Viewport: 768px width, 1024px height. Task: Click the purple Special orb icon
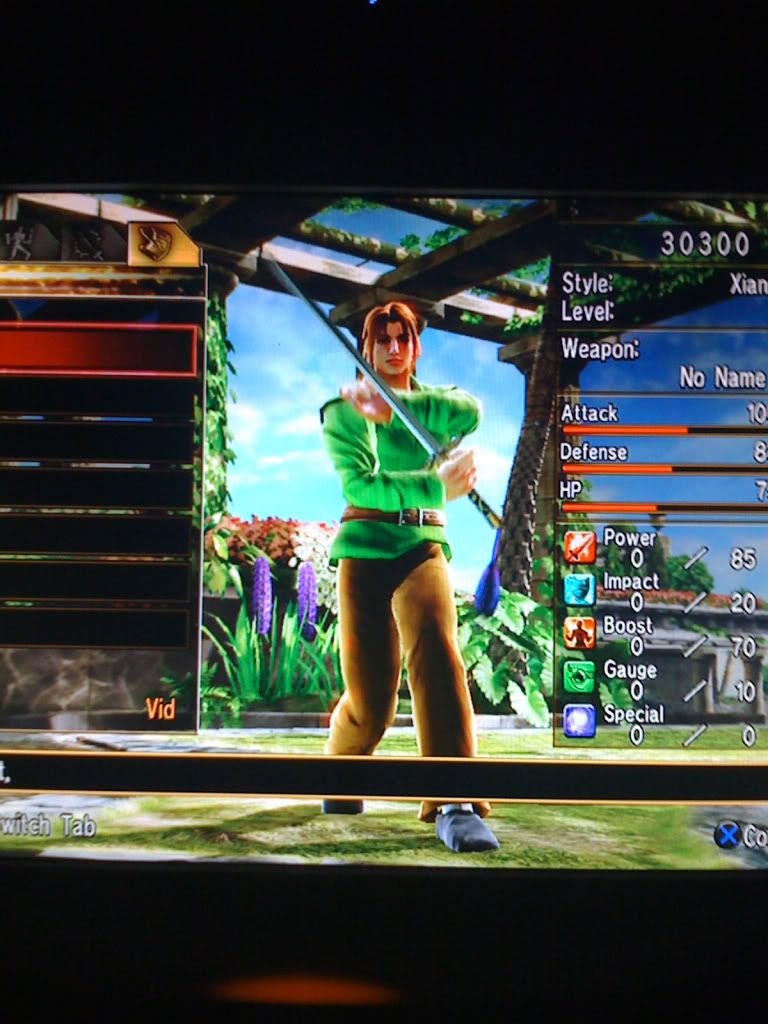click(579, 720)
